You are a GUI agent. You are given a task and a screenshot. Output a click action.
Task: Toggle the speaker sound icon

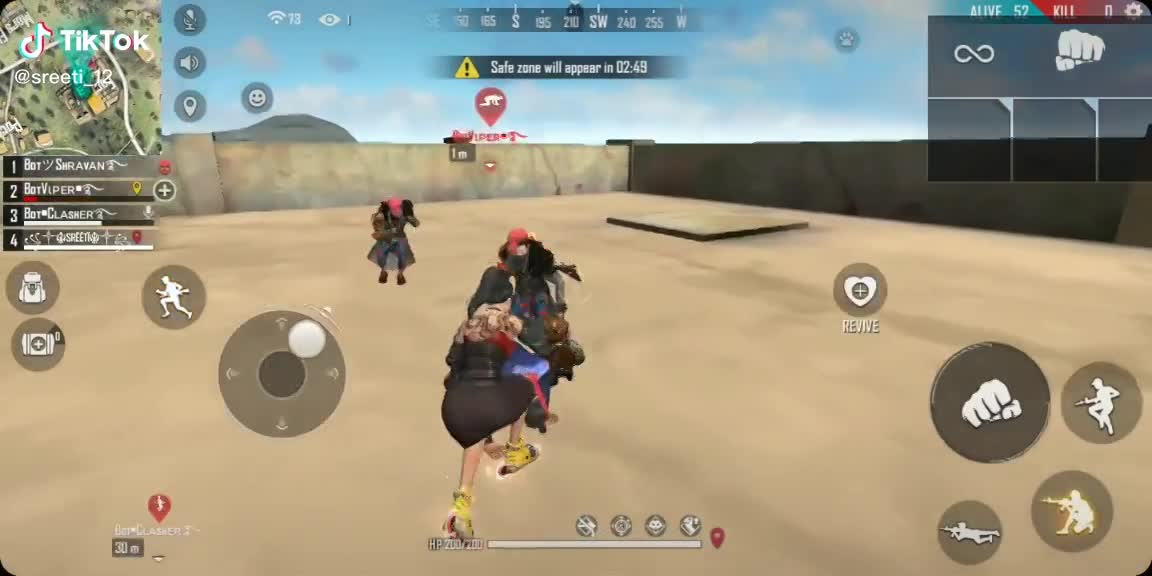[189, 63]
